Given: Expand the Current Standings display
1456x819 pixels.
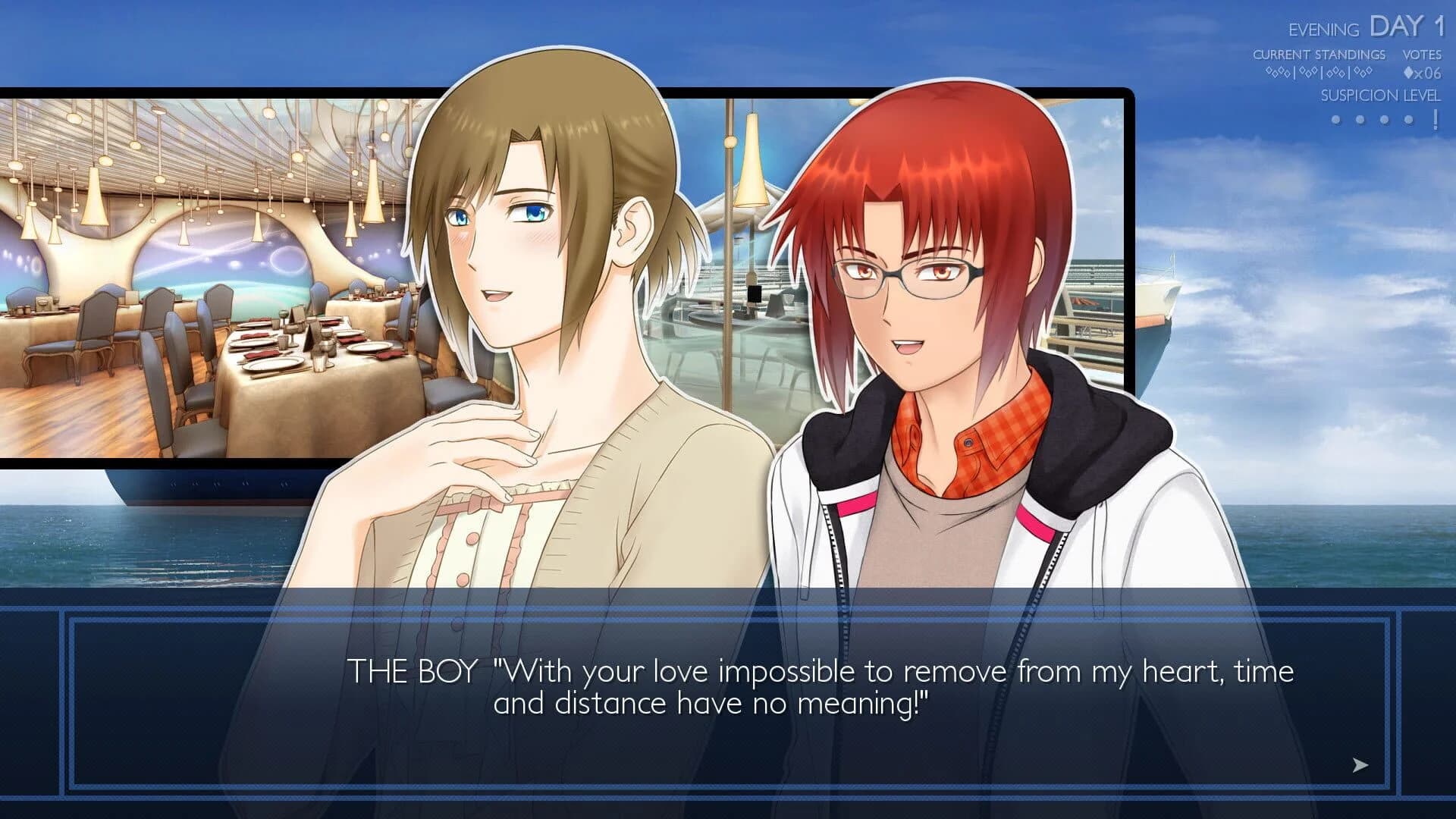Looking at the screenshot, I should click(x=1319, y=55).
